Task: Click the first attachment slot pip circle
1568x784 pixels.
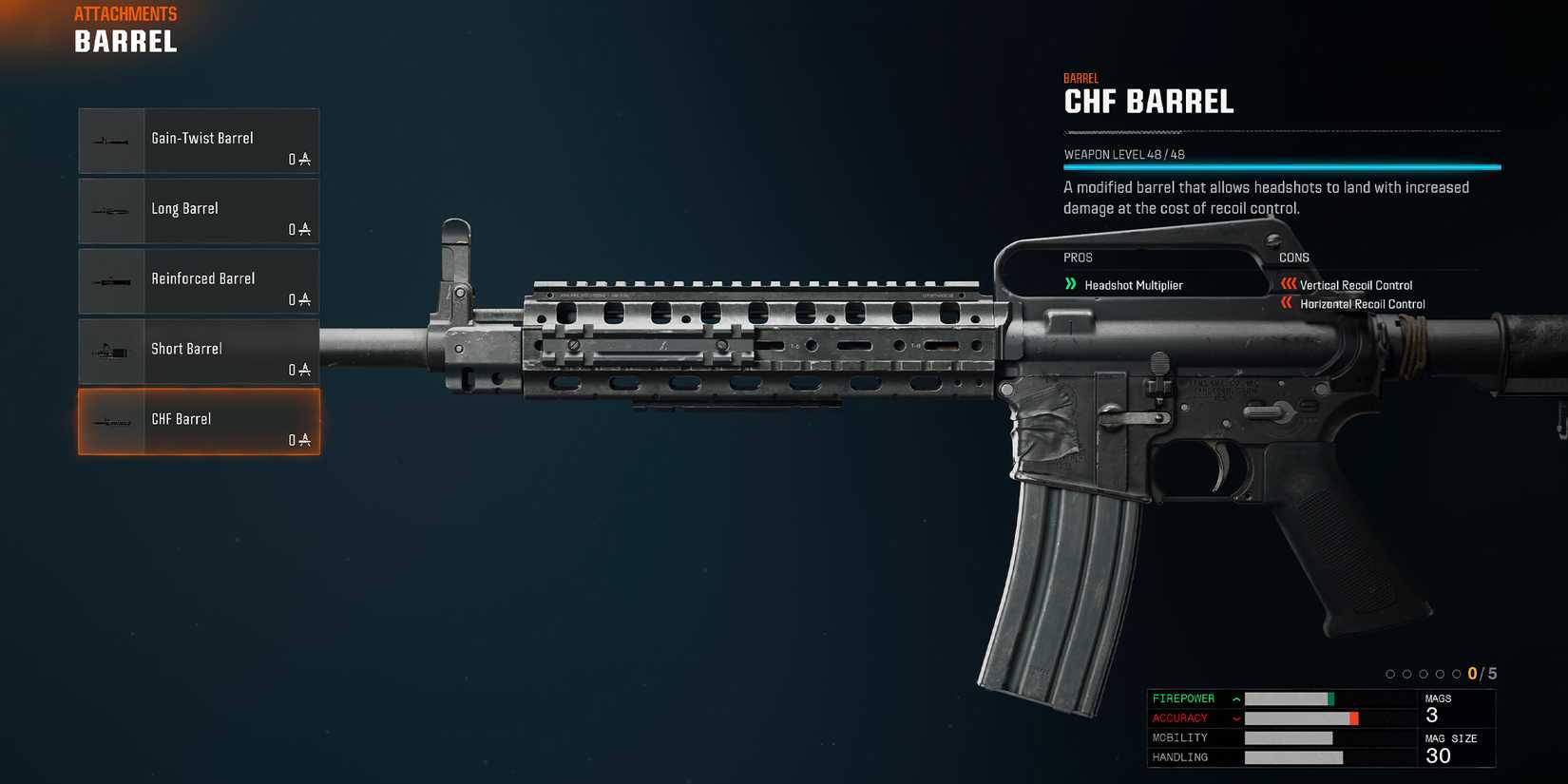Action: pos(1390,673)
